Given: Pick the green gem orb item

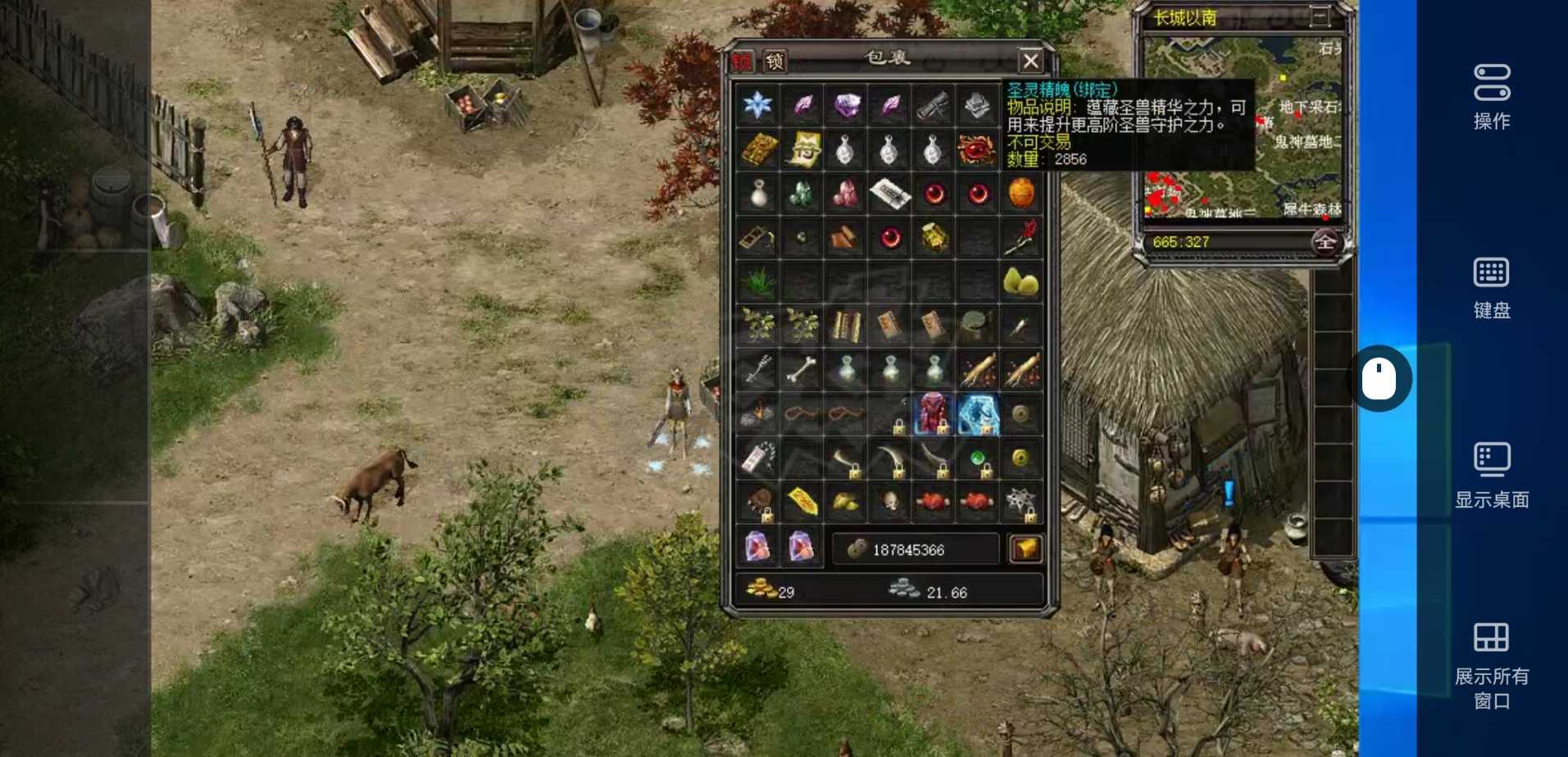Looking at the screenshot, I should (977, 458).
